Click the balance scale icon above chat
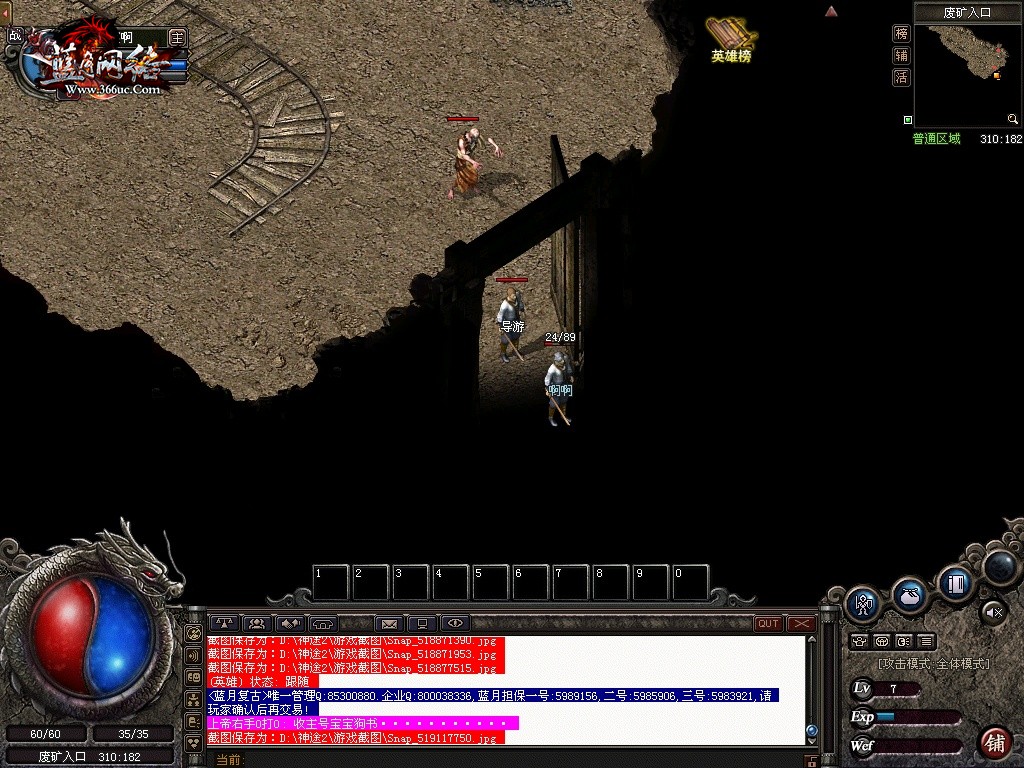The image size is (1024, 768). (x=224, y=624)
